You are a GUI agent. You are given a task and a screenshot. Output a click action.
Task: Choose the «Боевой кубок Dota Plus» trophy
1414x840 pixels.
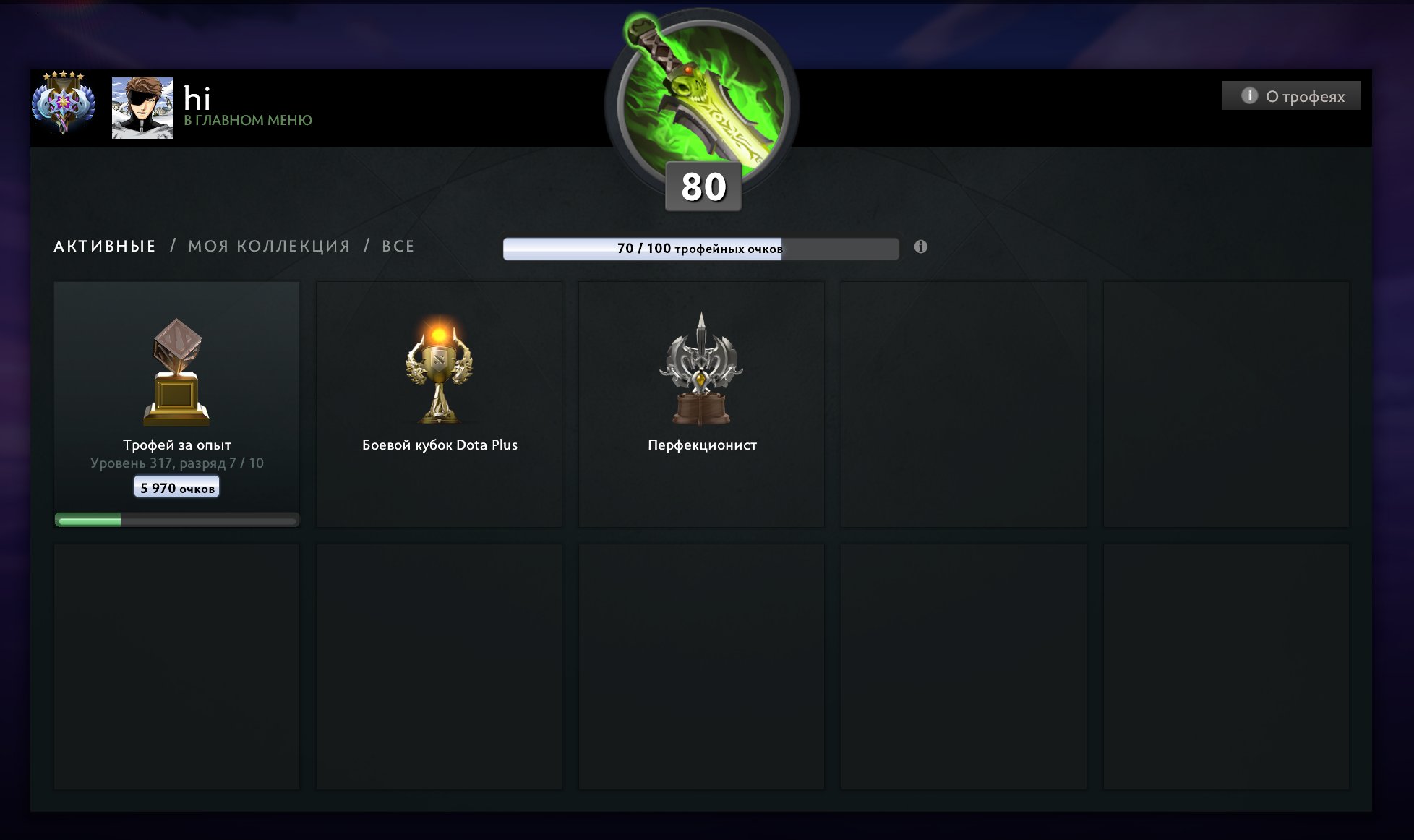(439, 403)
